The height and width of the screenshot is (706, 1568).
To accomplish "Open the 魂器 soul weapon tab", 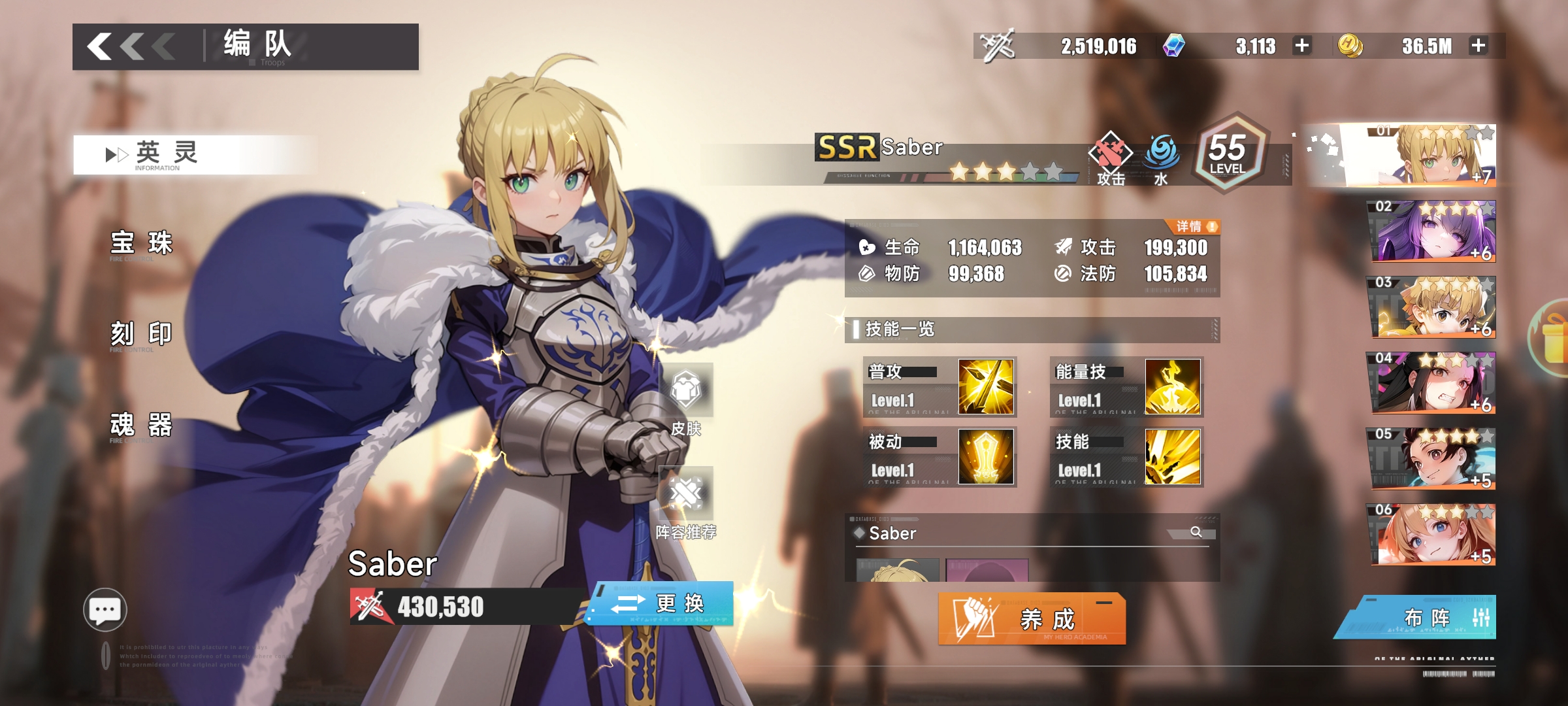I will pyautogui.click(x=141, y=425).
